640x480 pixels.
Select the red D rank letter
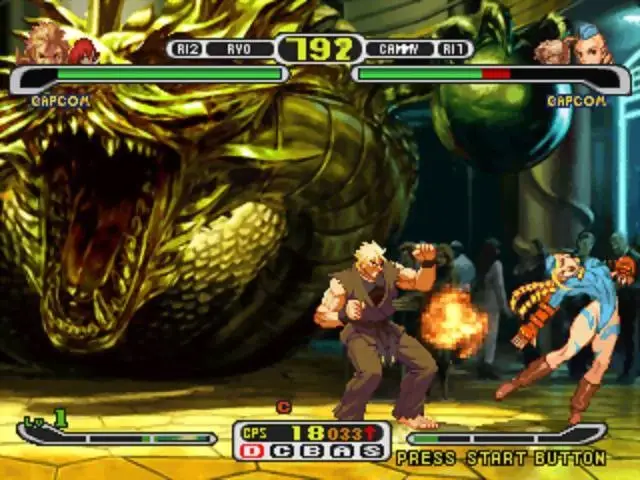click(x=253, y=451)
